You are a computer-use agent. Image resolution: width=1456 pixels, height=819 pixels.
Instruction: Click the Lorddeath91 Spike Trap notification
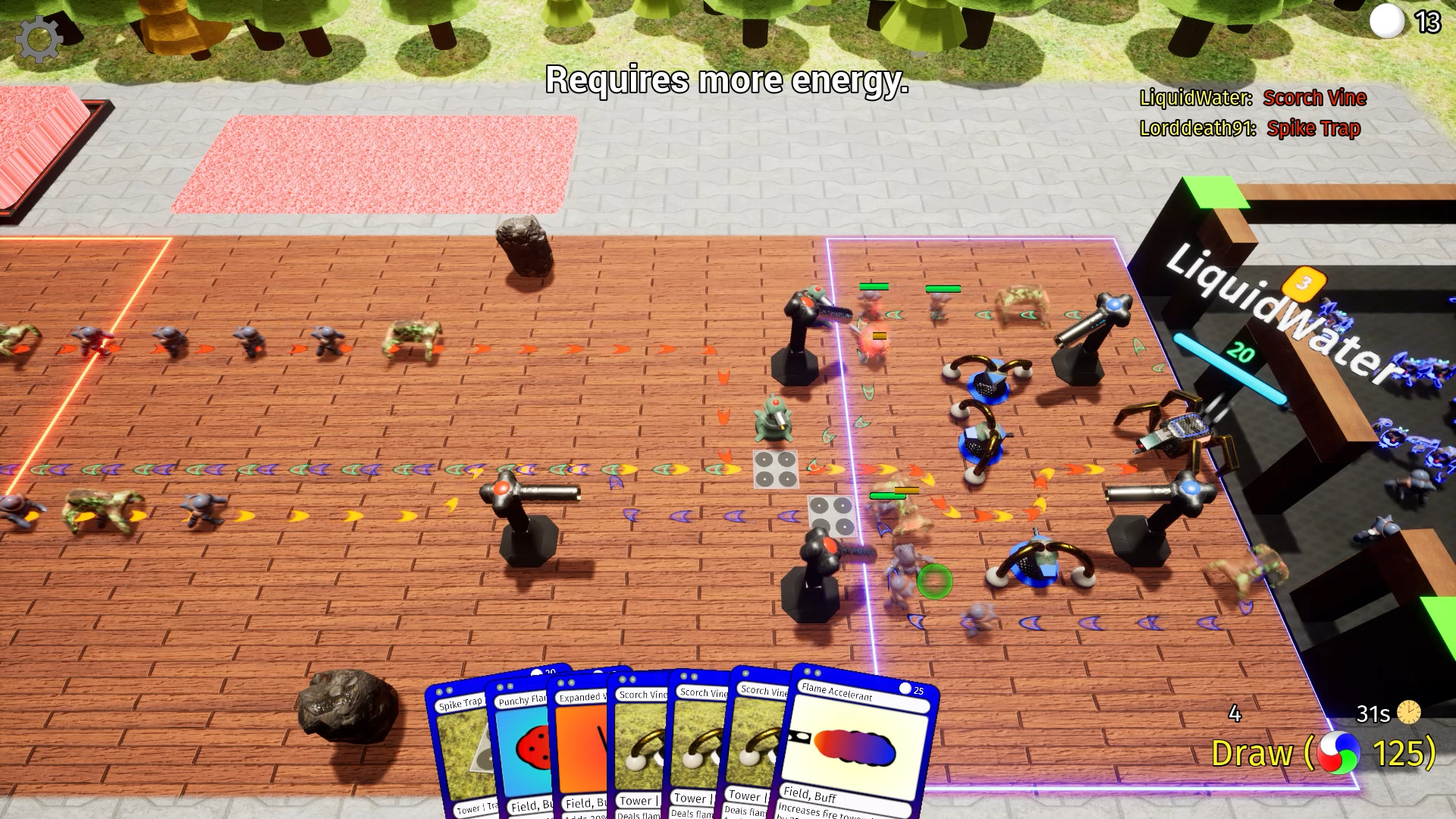[1314, 129]
